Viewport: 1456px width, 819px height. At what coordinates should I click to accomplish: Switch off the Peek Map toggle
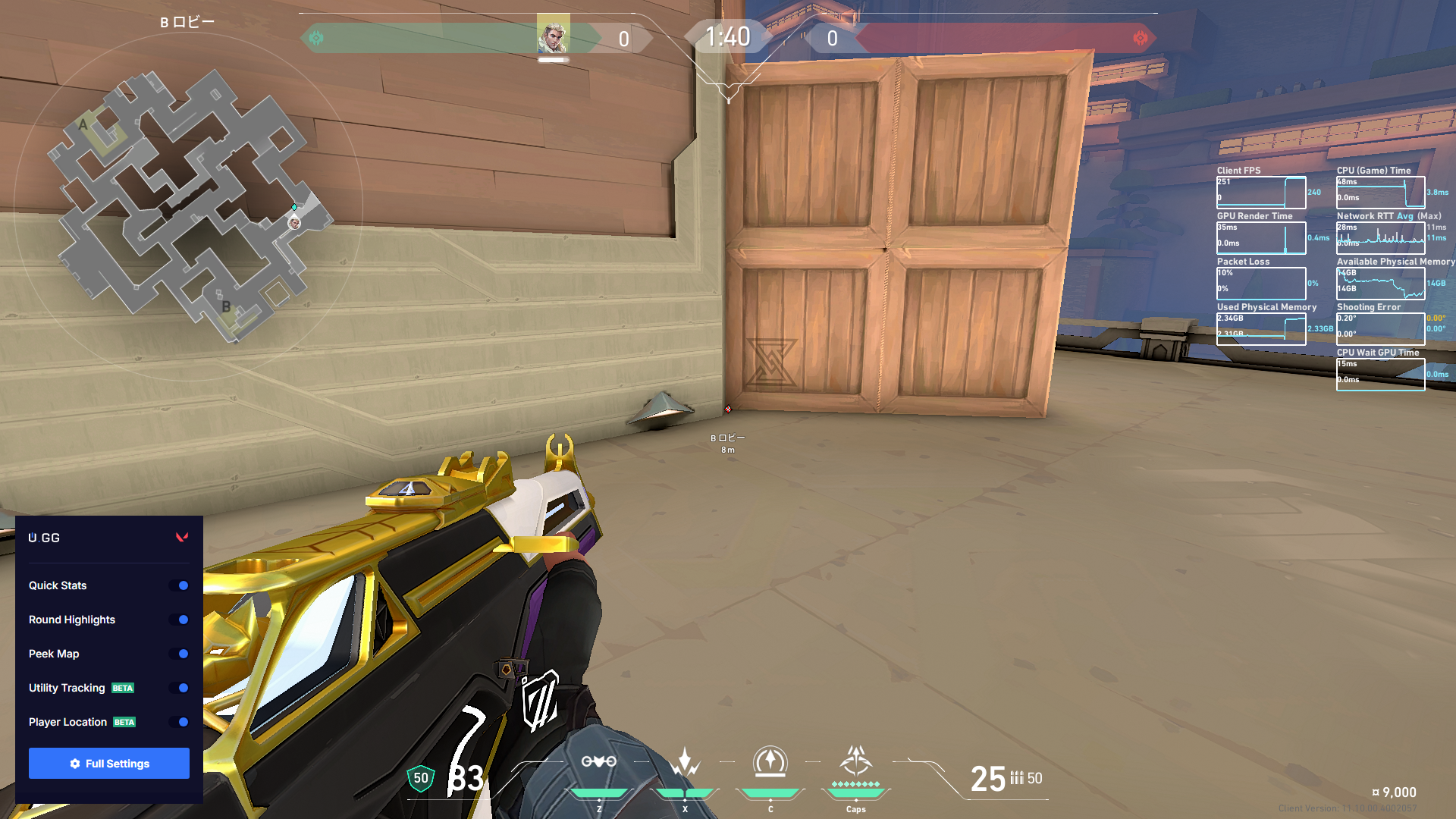pyautogui.click(x=180, y=654)
